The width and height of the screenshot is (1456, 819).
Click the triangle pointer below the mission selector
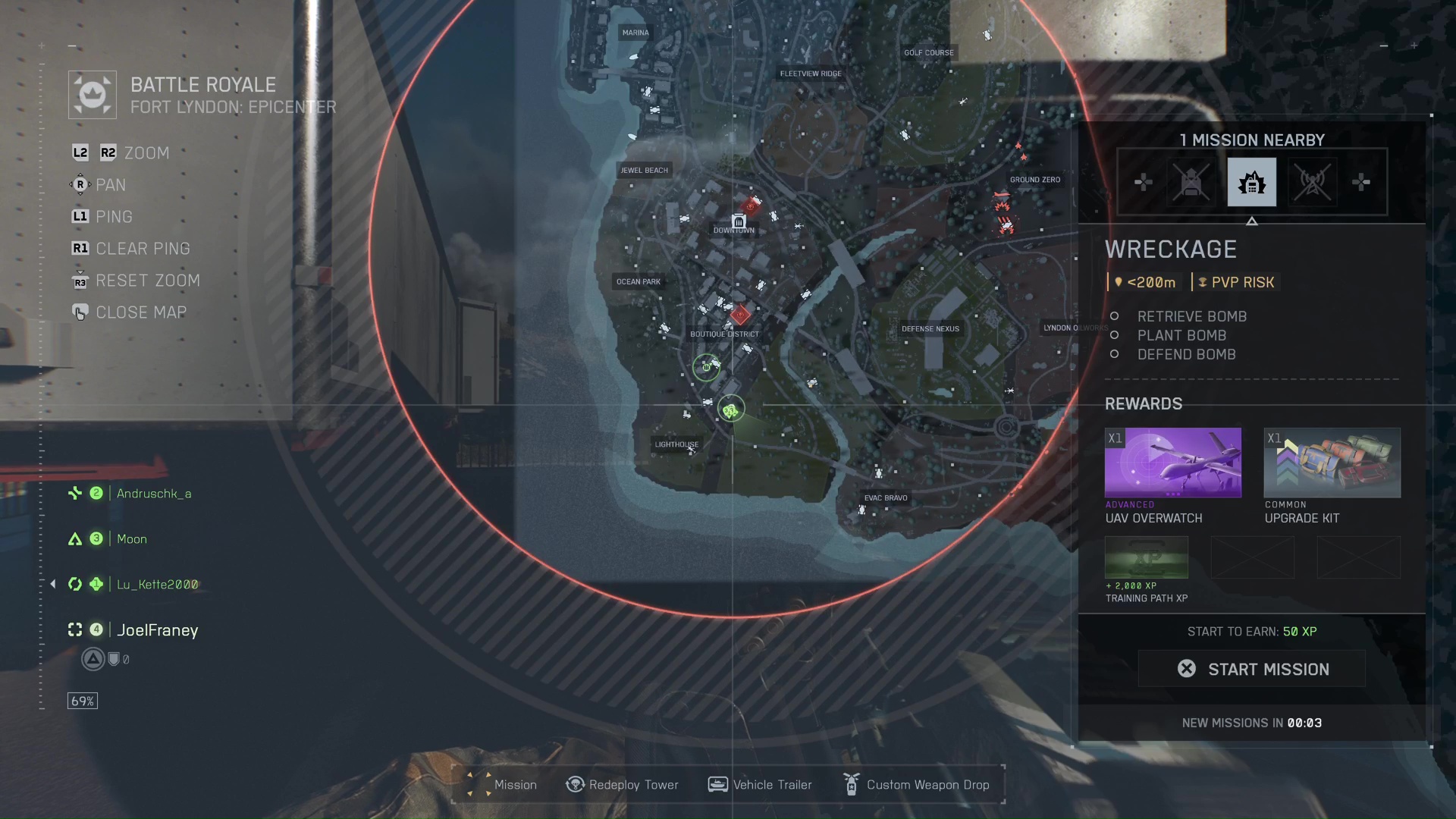pos(1253,221)
